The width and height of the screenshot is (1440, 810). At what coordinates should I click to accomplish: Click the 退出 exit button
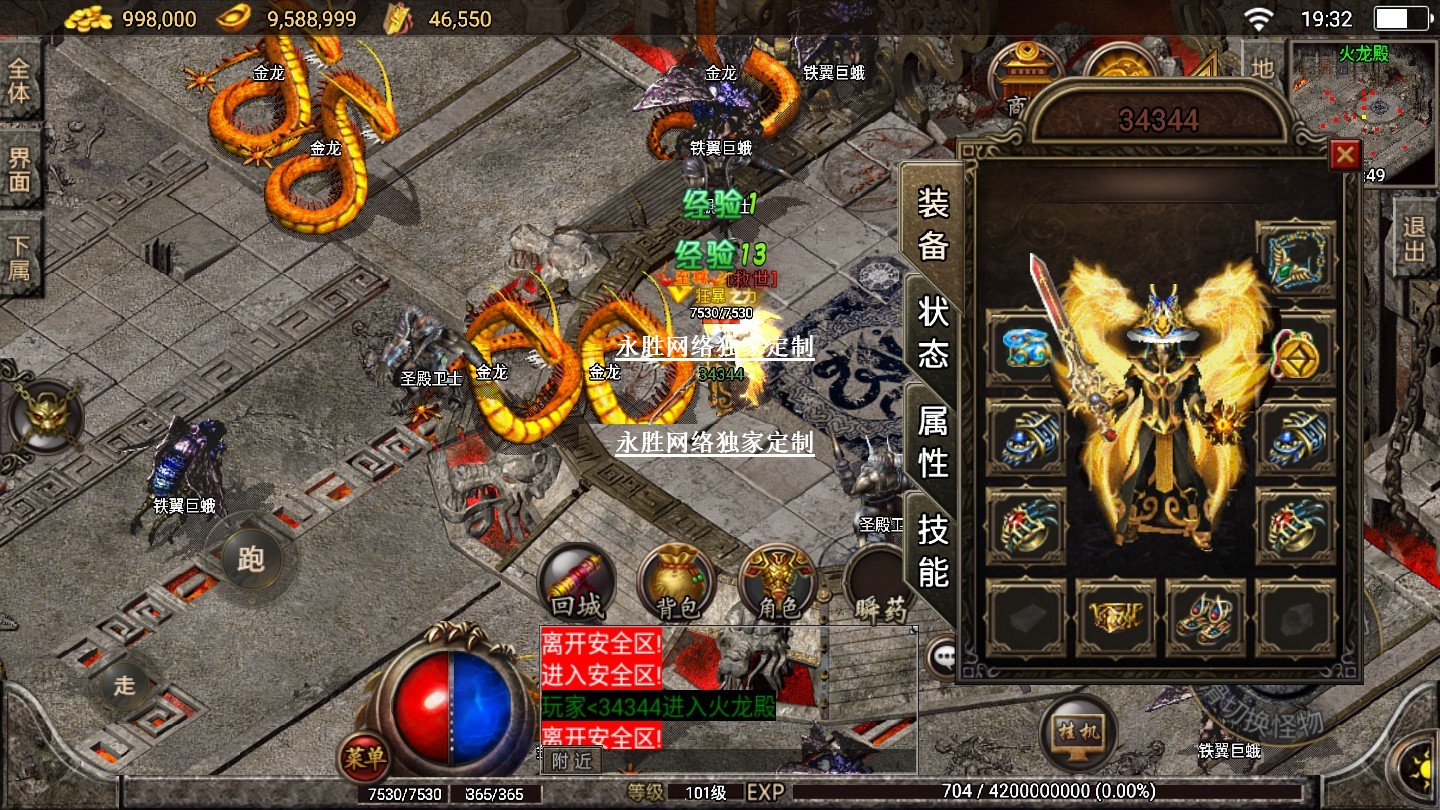1414,239
